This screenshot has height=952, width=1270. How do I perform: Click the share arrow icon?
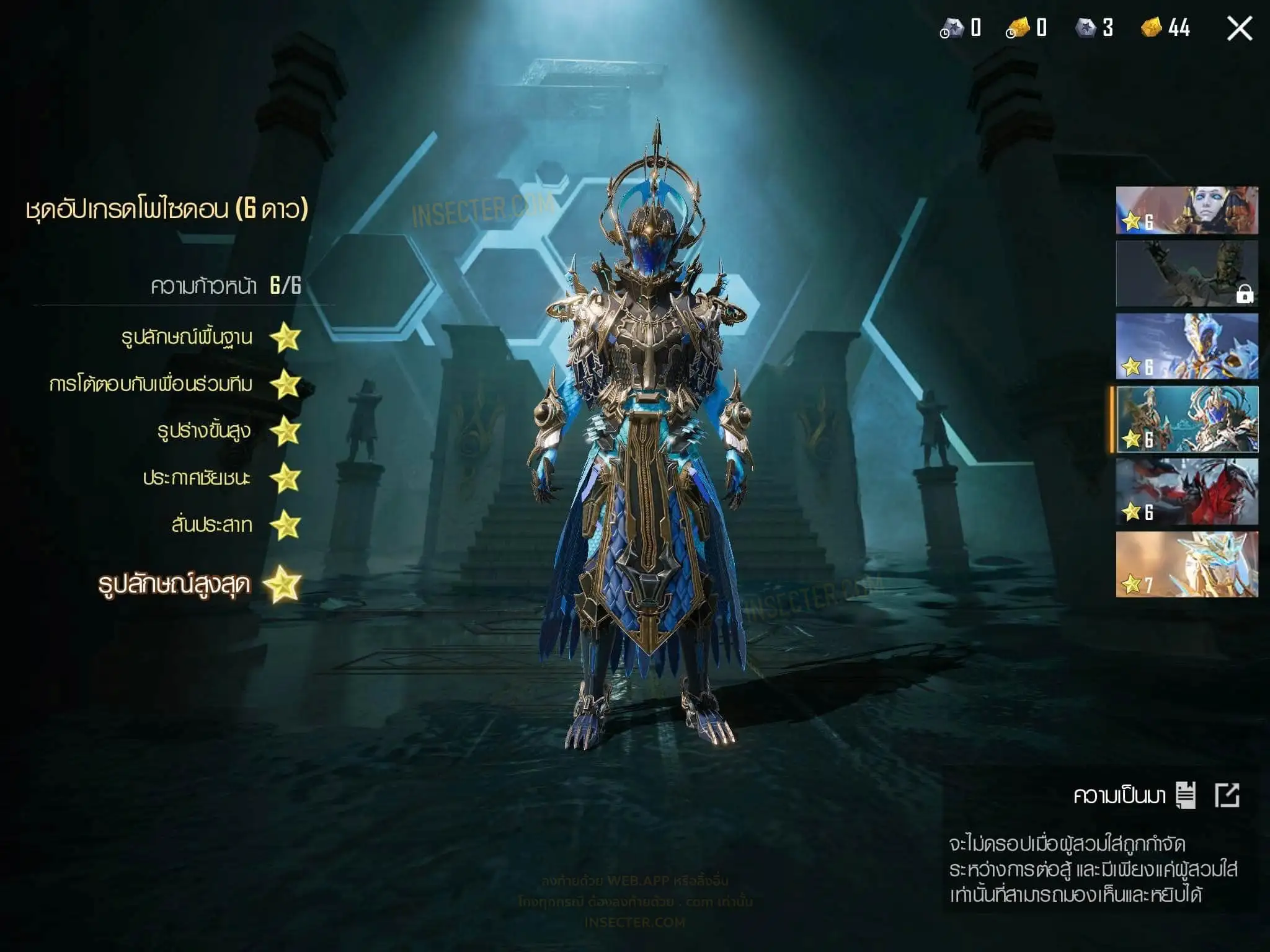click(1227, 795)
